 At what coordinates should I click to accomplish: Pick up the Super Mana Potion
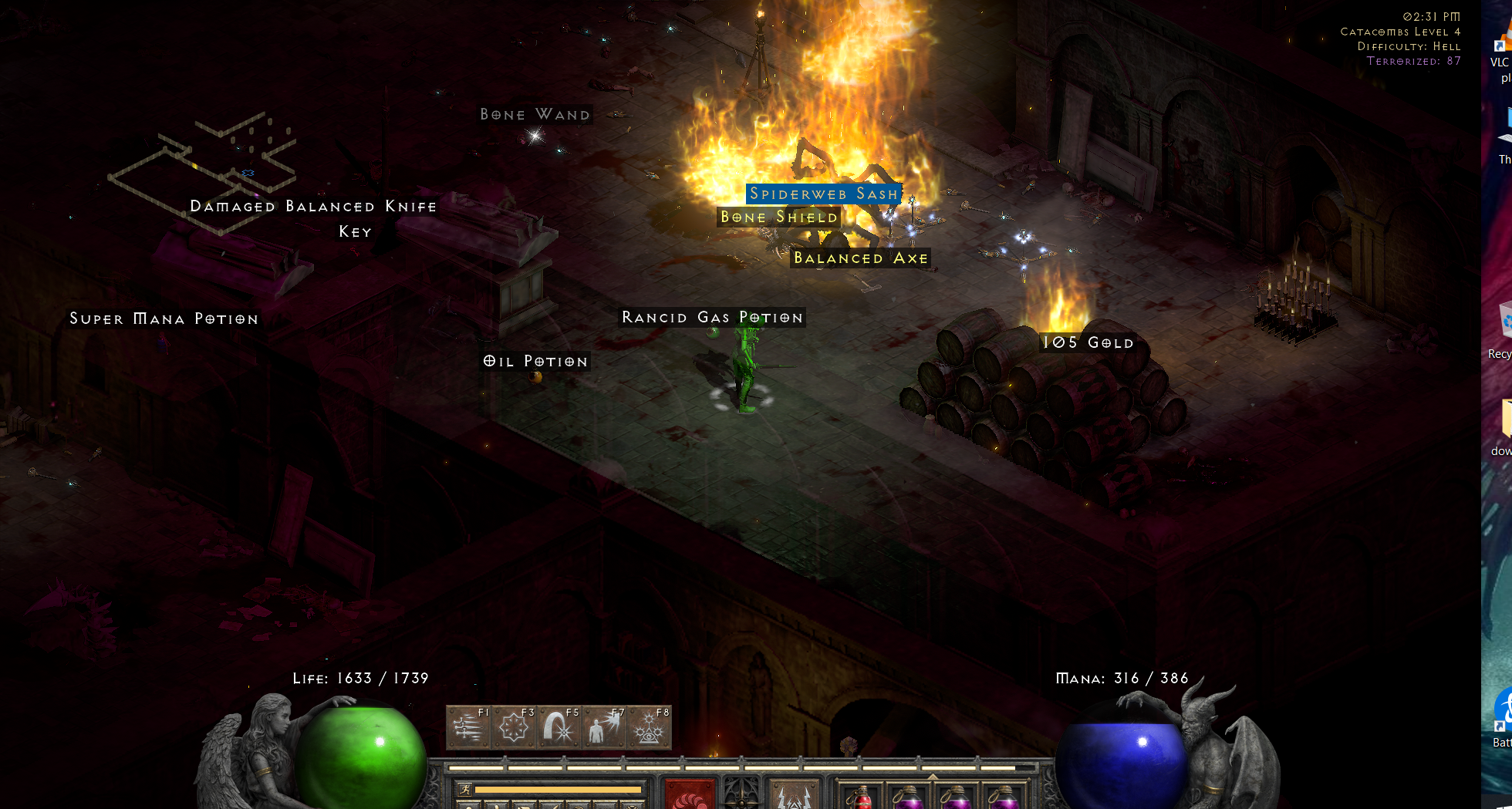164,319
